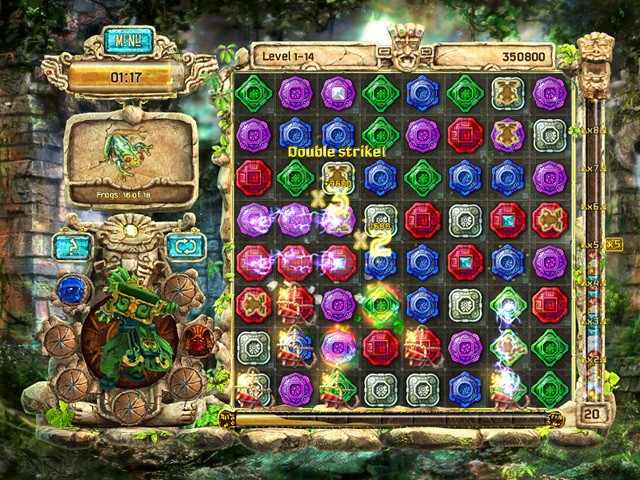Activate the red mask talisman
This screenshot has height=480, width=640.
click(x=196, y=338)
